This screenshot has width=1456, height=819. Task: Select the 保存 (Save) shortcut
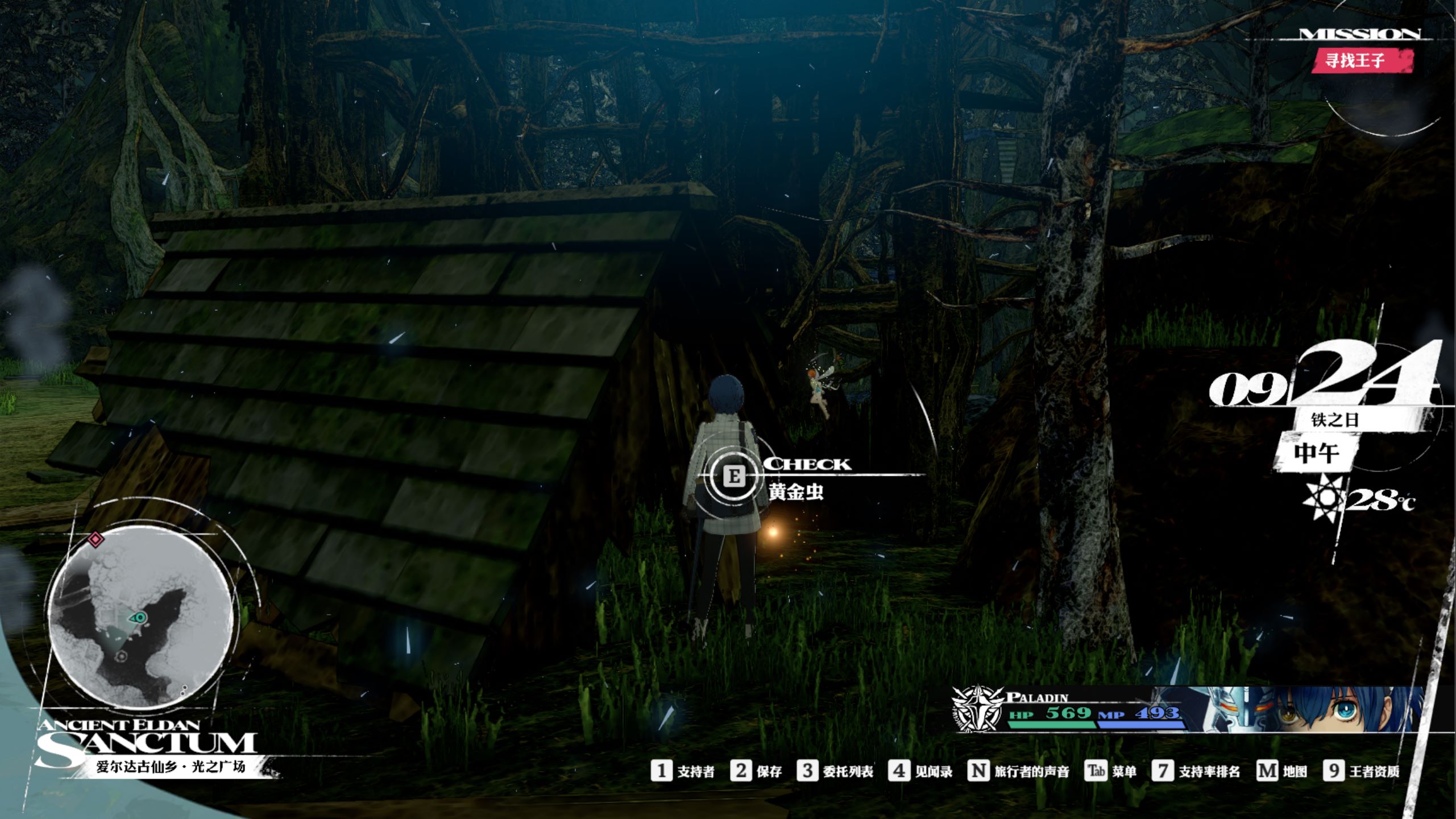(756, 771)
